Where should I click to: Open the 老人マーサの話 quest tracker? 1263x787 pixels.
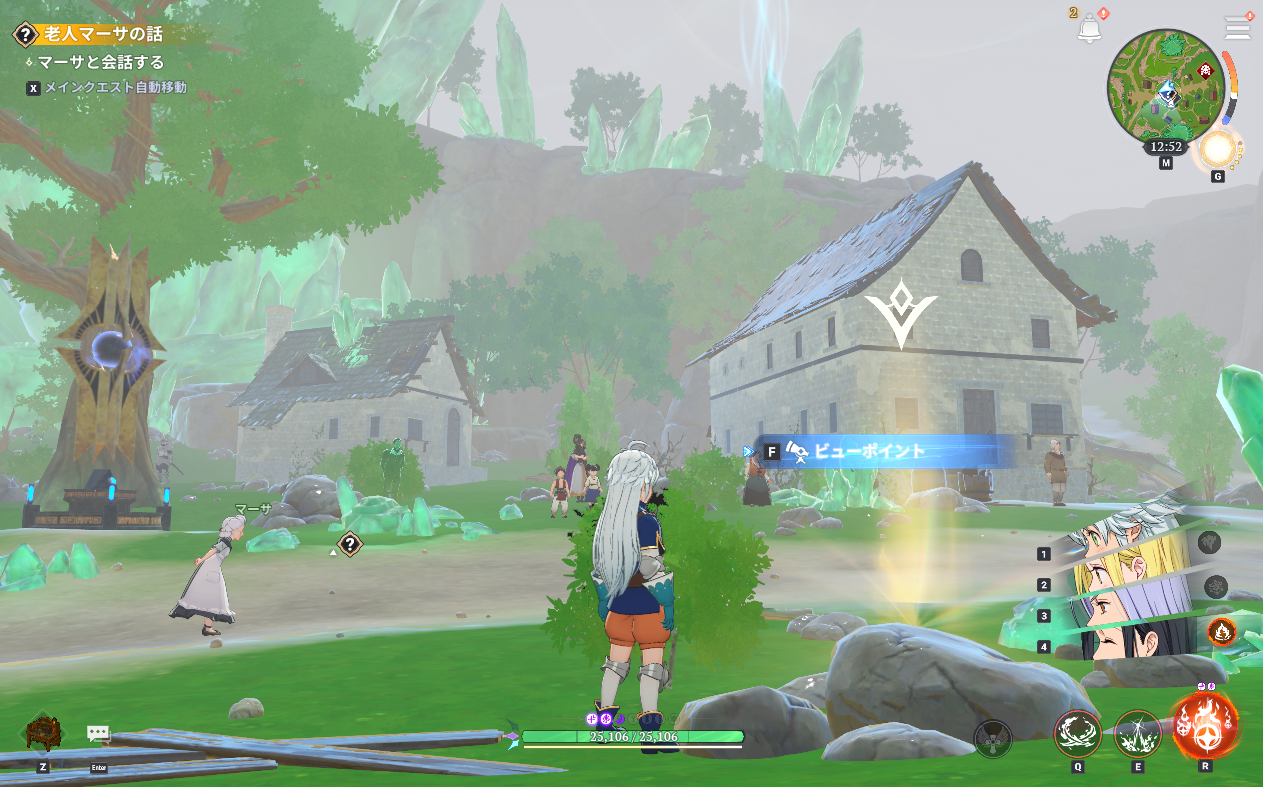pos(98,34)
